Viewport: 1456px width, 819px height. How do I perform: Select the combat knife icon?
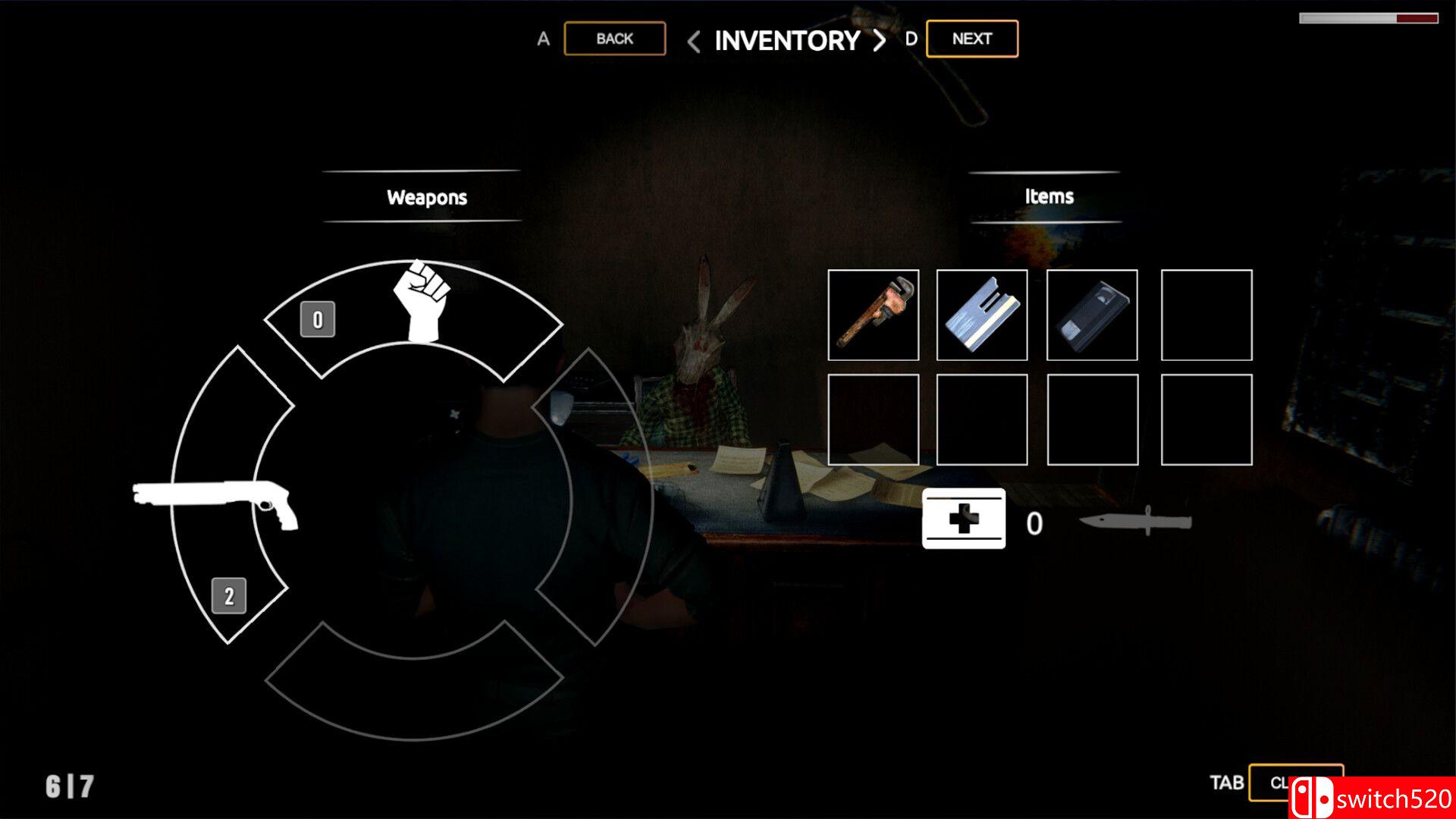(1135, 522)
